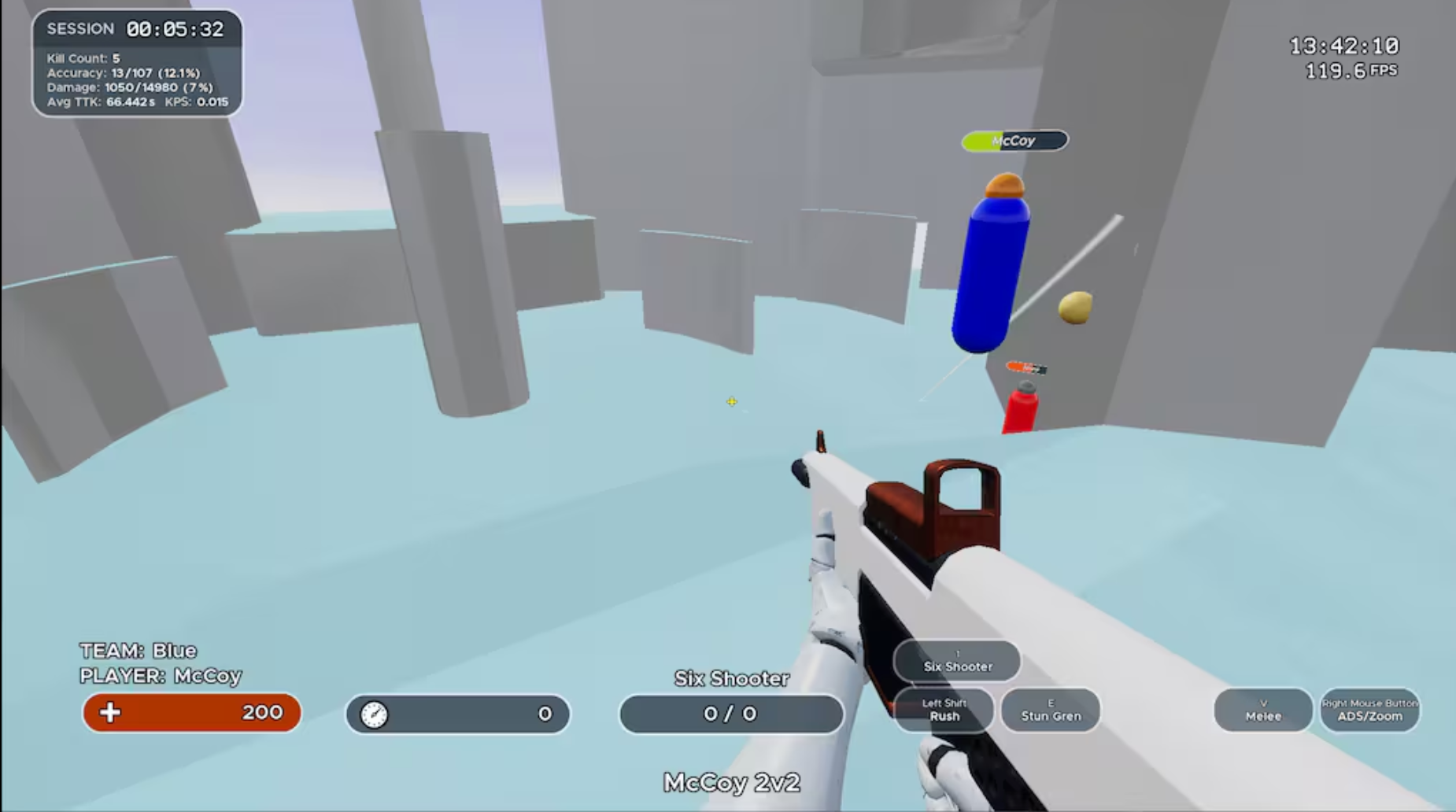The image size is (1456, 812).
Task: Select the stopwatch timer icon
Action: 375,713
